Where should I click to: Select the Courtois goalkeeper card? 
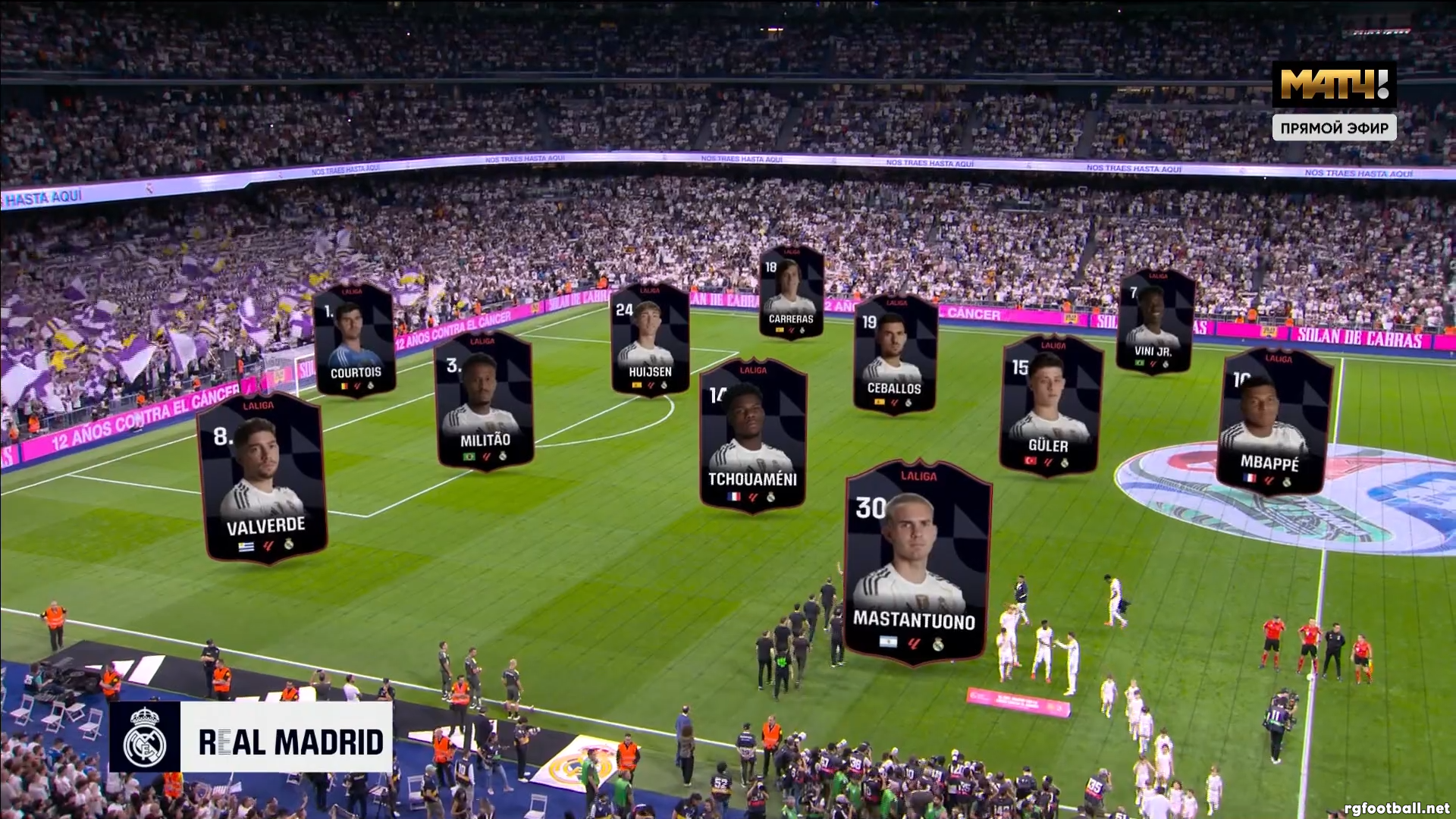(354, 340)
